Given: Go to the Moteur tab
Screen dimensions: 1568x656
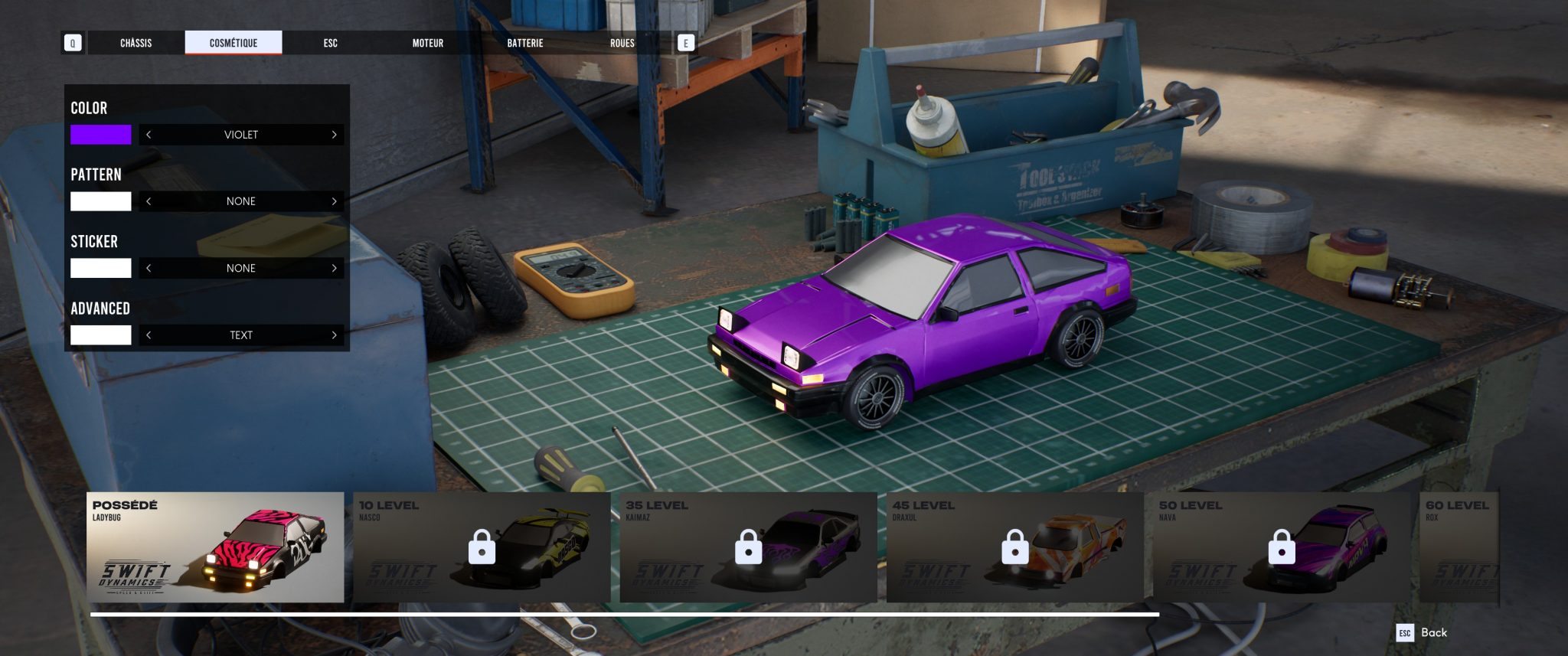Looking at the screenshot, I should (428, 43).
